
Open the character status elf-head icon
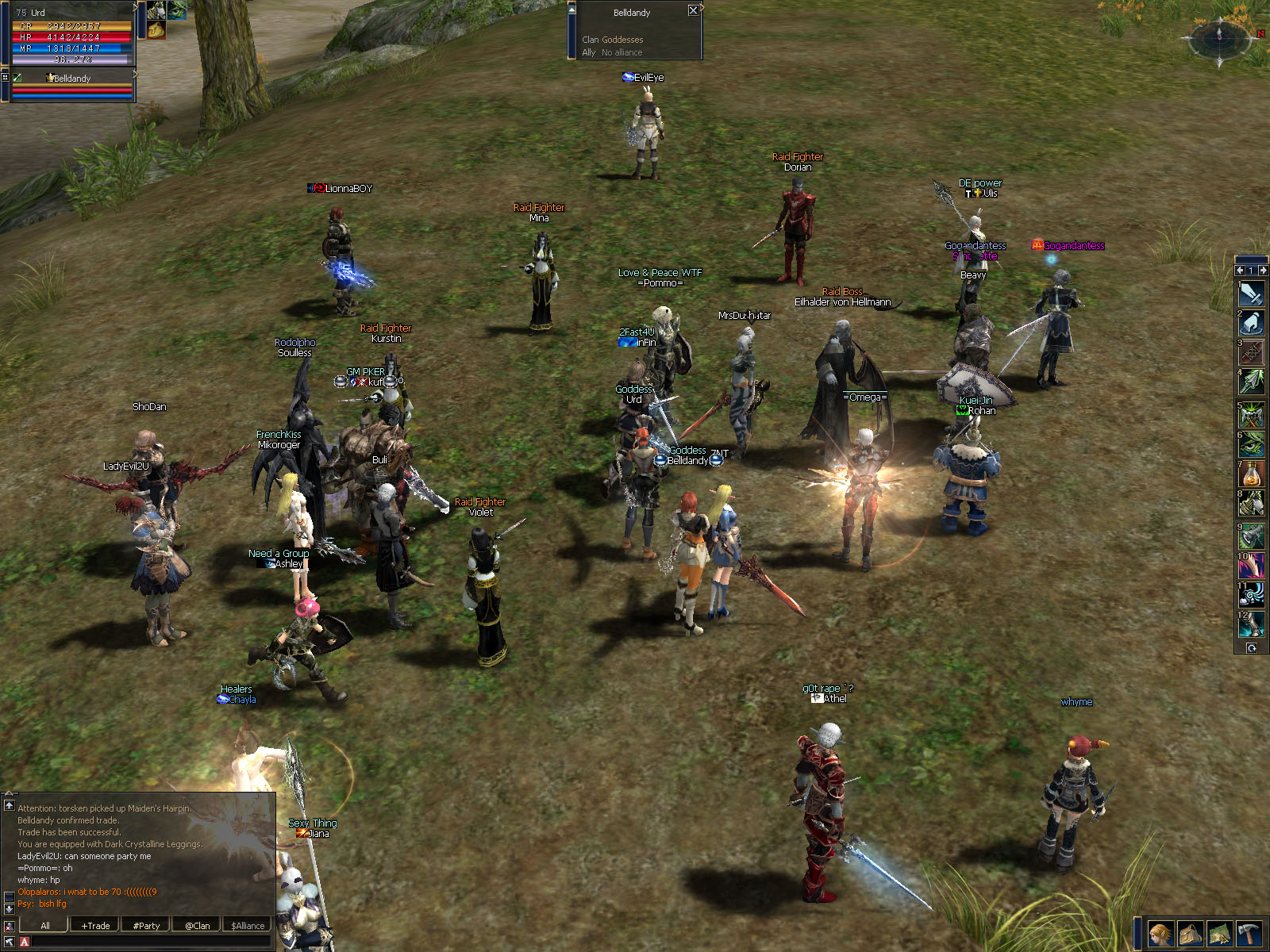1160,934
